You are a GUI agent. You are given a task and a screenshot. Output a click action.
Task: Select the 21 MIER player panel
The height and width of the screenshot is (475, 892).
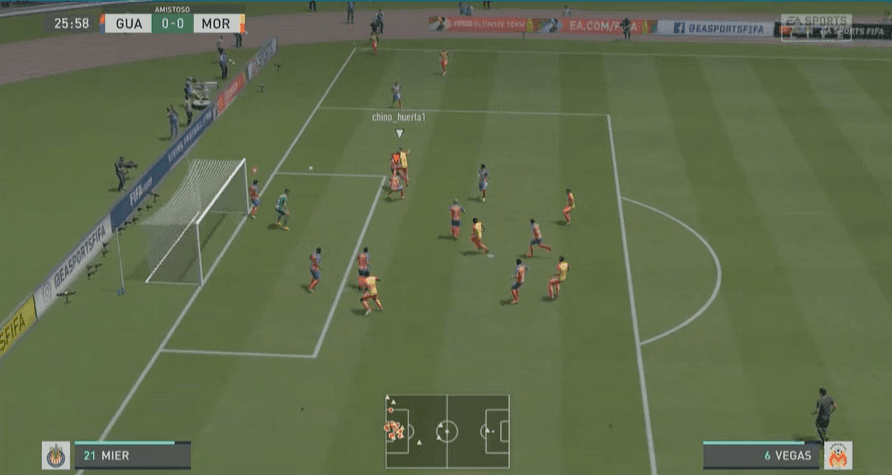(132, 456)
